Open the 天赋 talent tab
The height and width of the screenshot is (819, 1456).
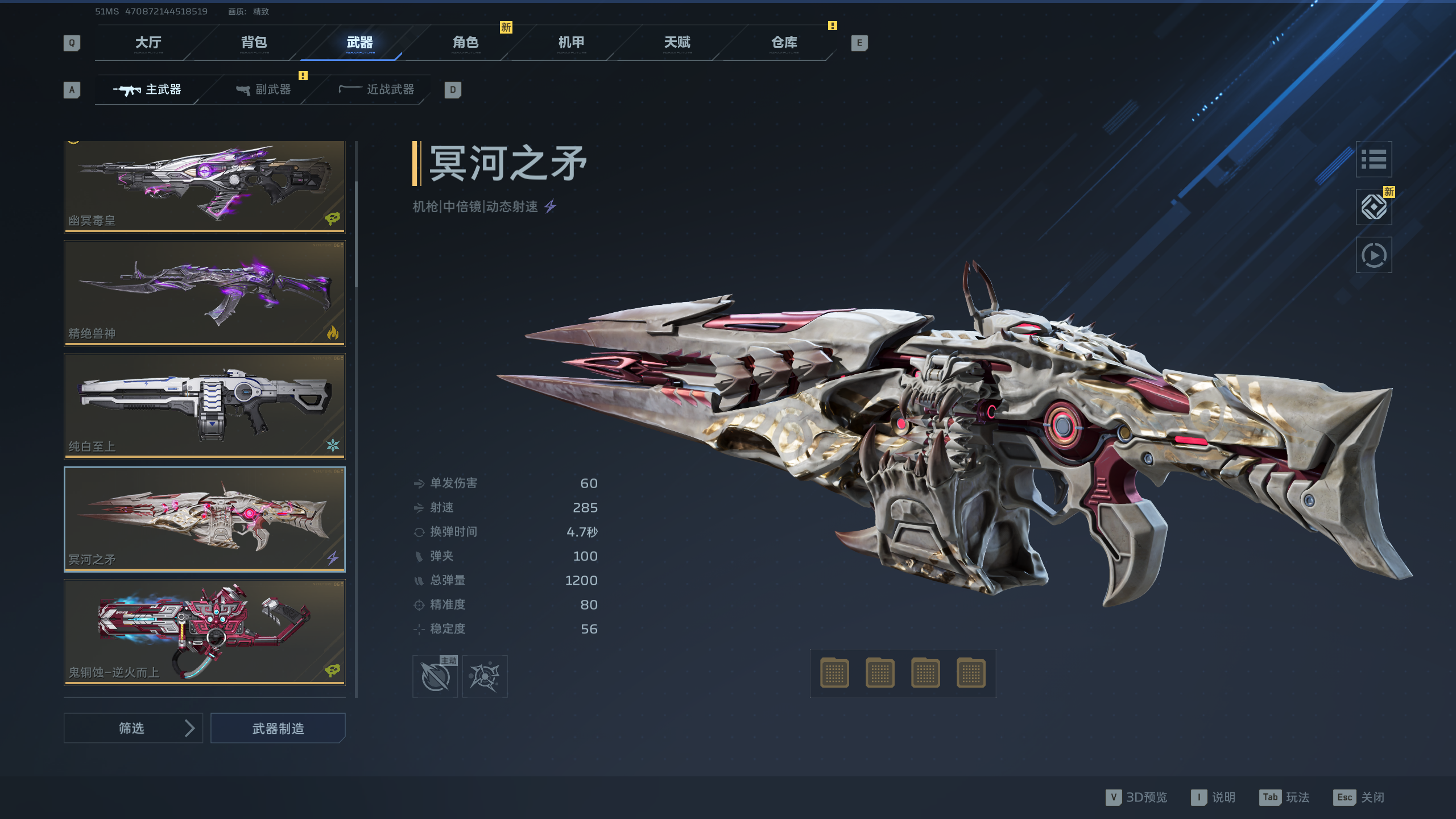point(677,43)
